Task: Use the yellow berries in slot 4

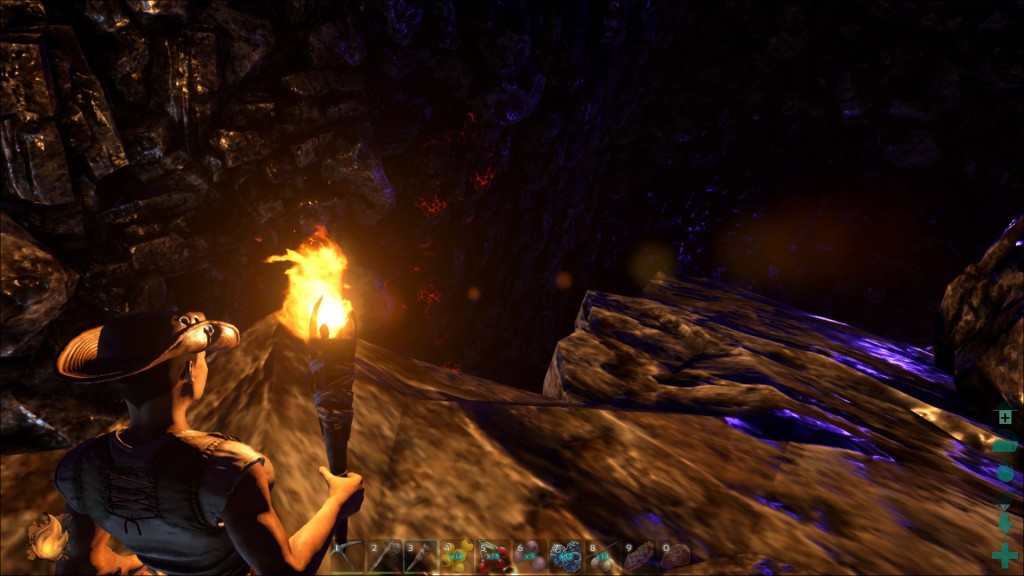Action: [x=457, y=556]
